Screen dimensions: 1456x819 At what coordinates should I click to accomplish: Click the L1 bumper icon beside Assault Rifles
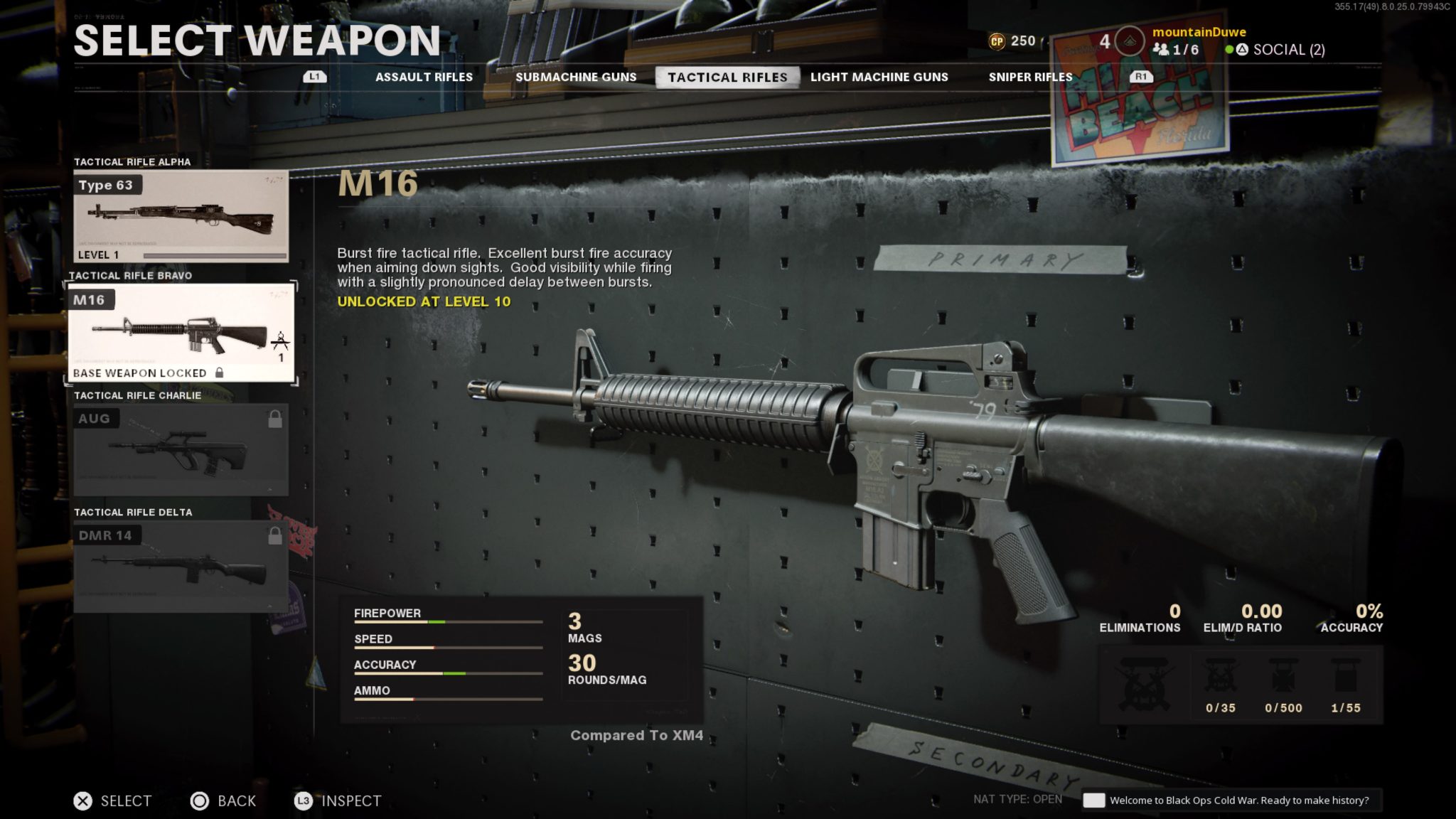click(x=315, y=77)
